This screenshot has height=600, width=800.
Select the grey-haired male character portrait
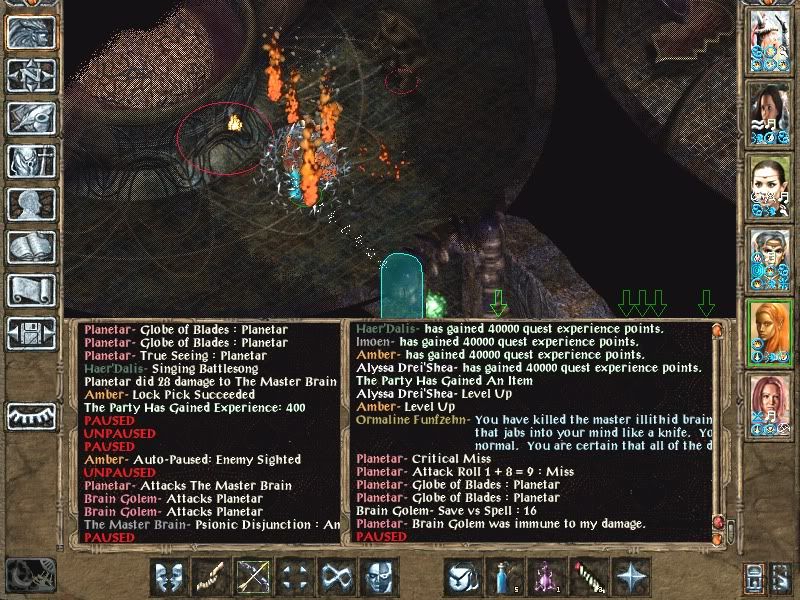tap(767, 258)
